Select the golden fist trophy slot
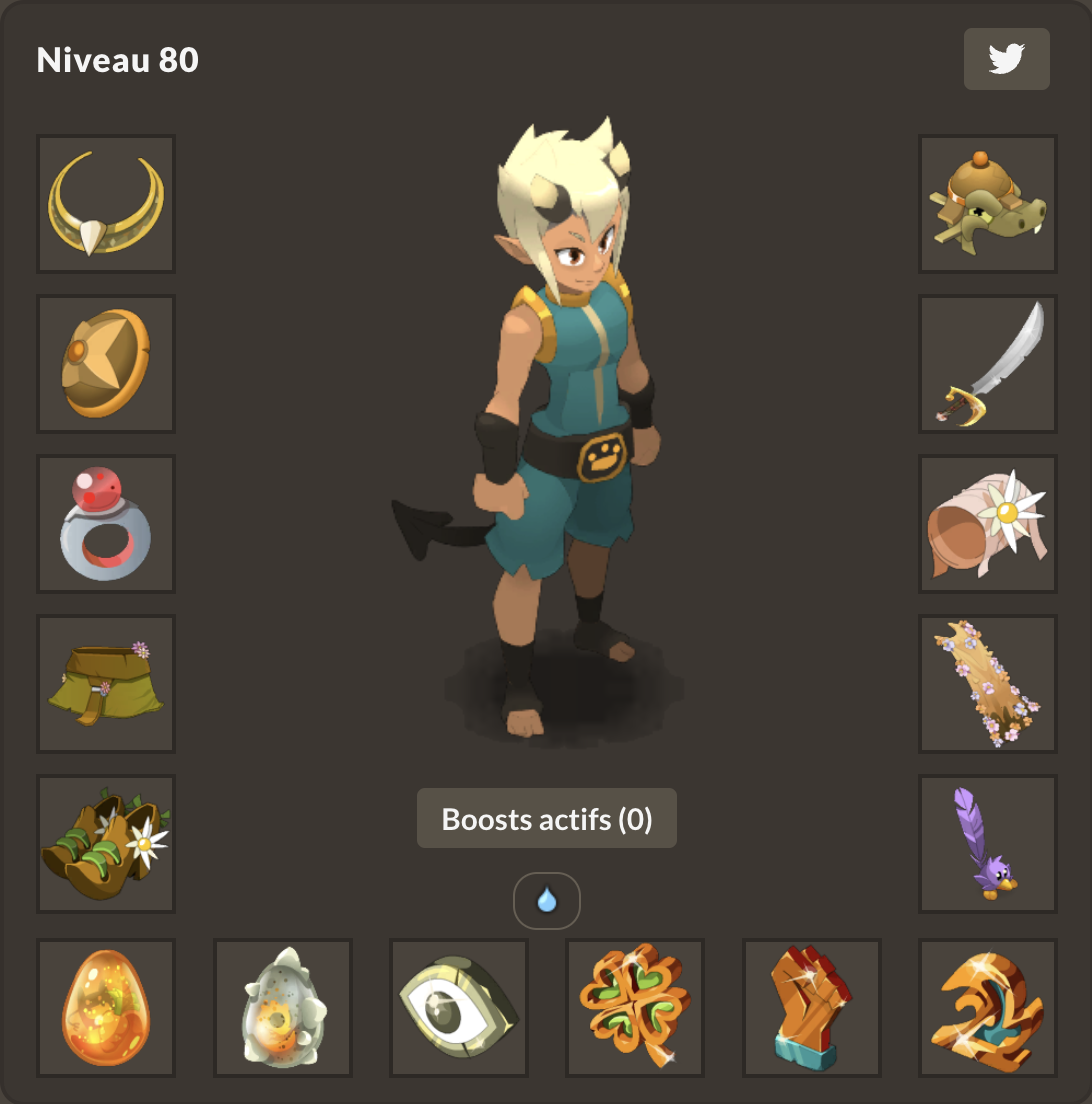 812,1008
